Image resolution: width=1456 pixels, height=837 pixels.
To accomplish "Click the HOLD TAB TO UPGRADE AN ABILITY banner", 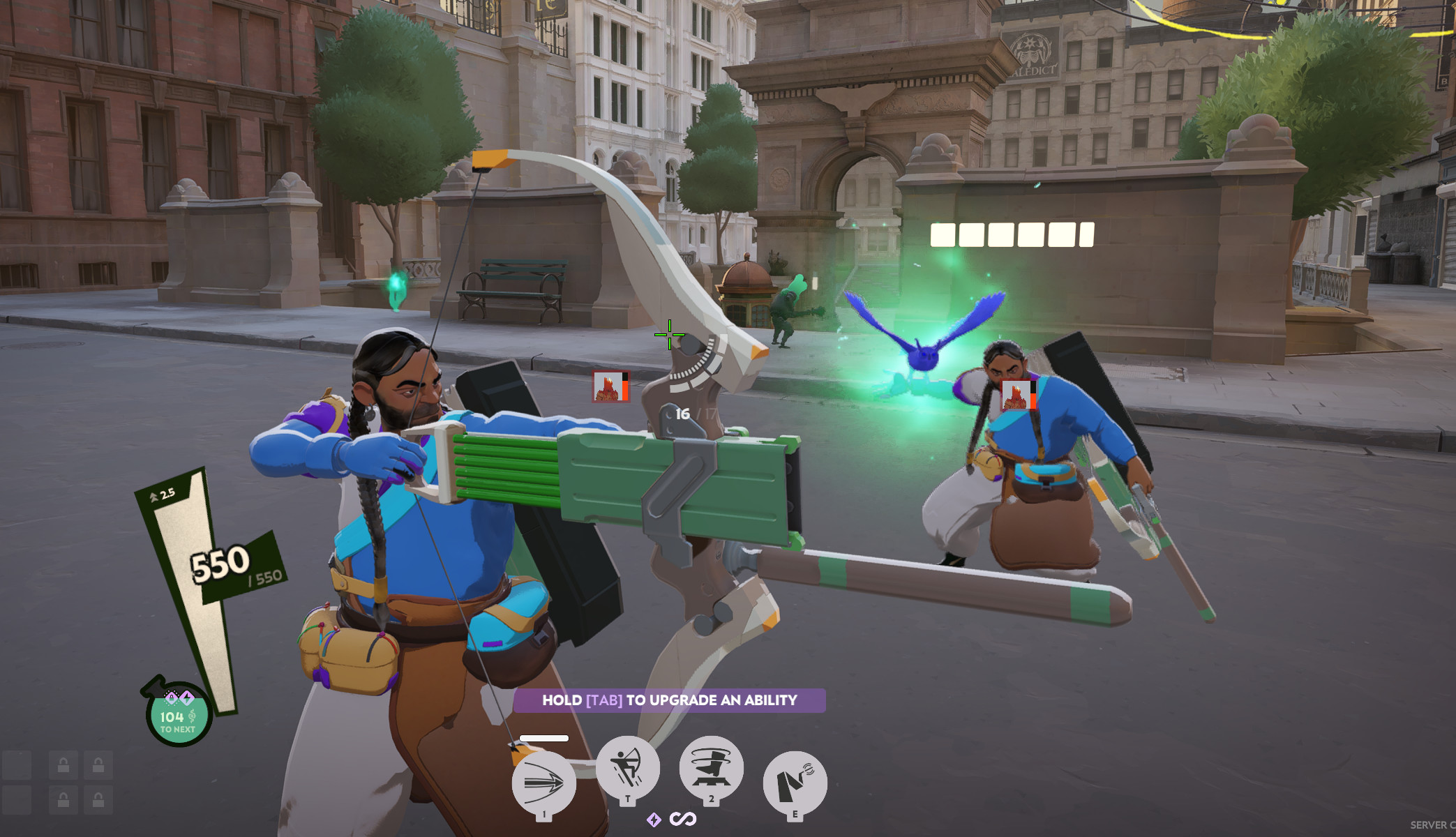I will (x=670, y=701).
